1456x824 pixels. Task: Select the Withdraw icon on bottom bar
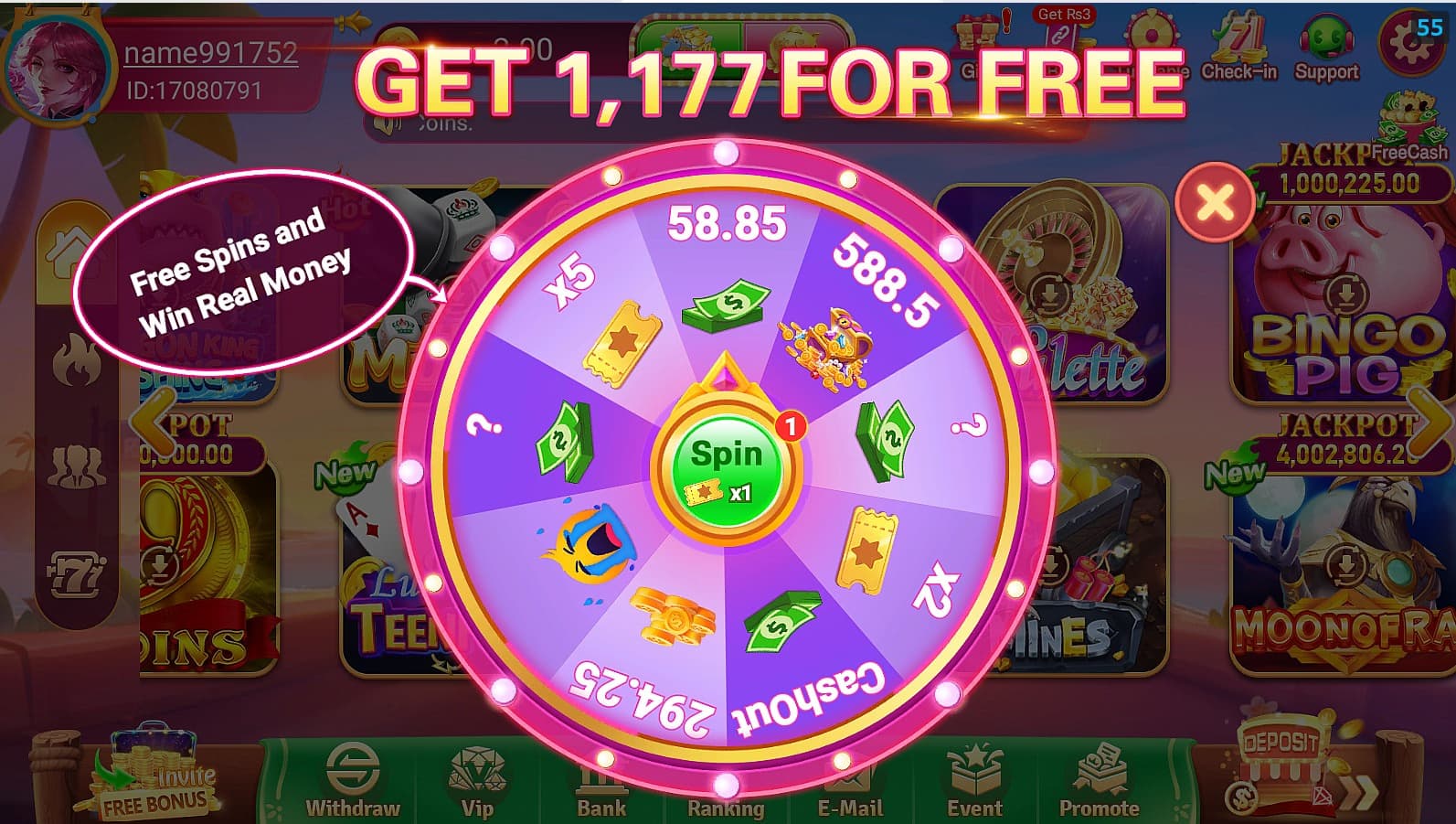[352, 782]
